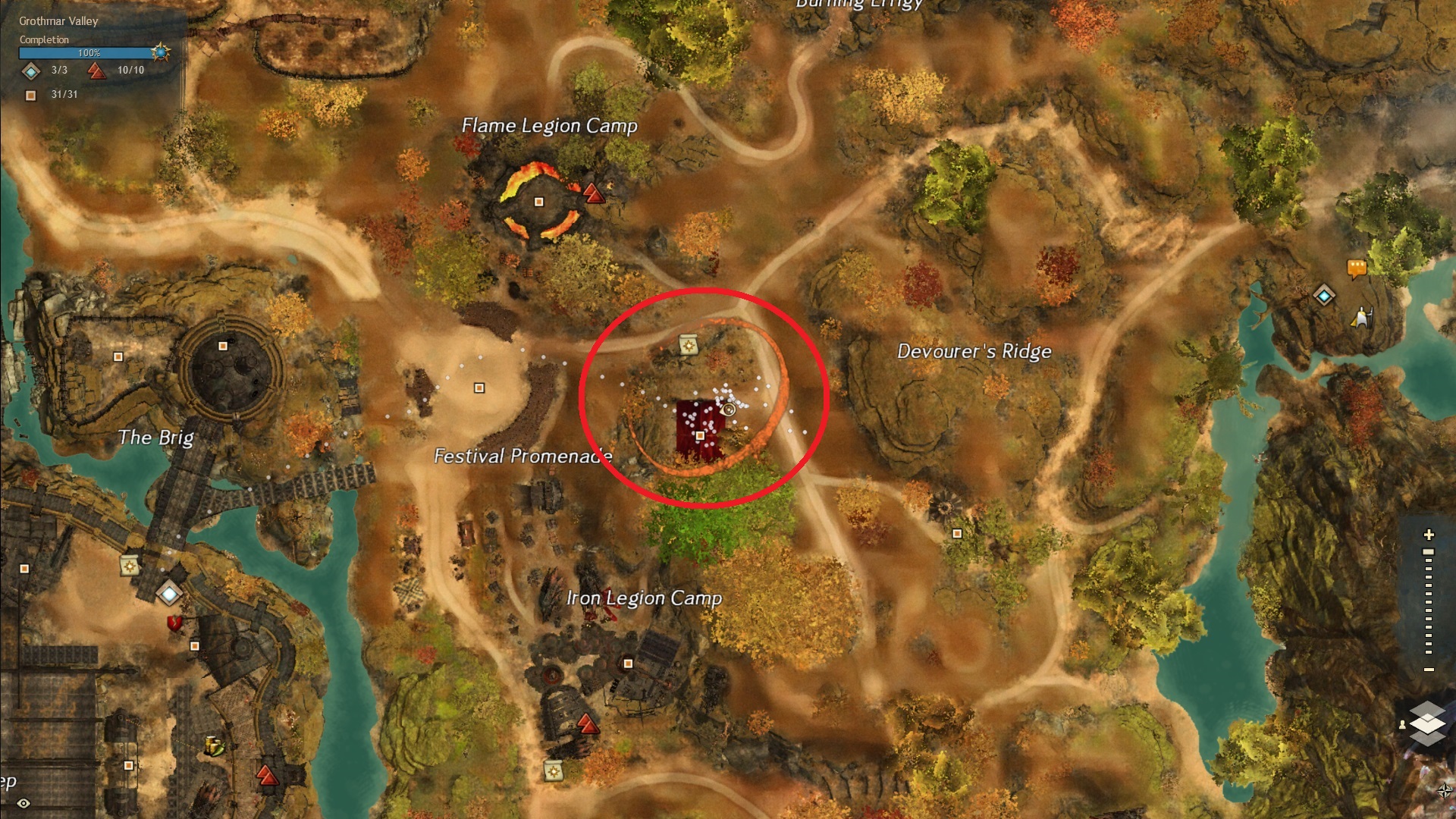1456x819 pixels.
Task: Click the orange speech bubble map marker
Action: tap(1357, 268)
